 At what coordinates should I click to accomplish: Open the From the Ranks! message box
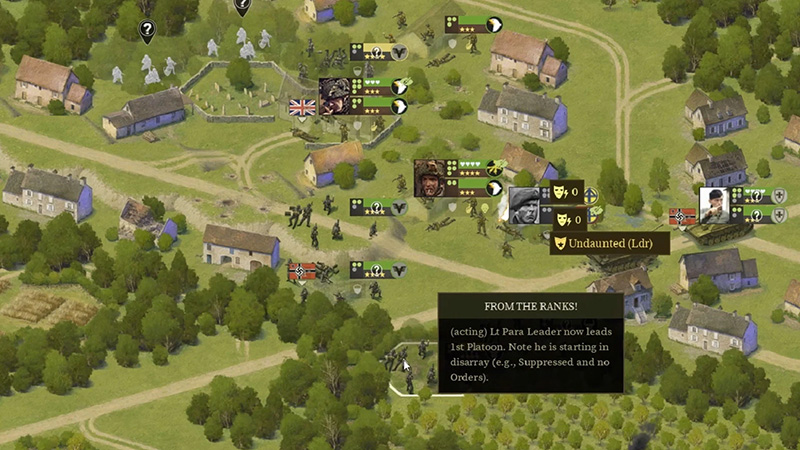(x=530, y=342)
